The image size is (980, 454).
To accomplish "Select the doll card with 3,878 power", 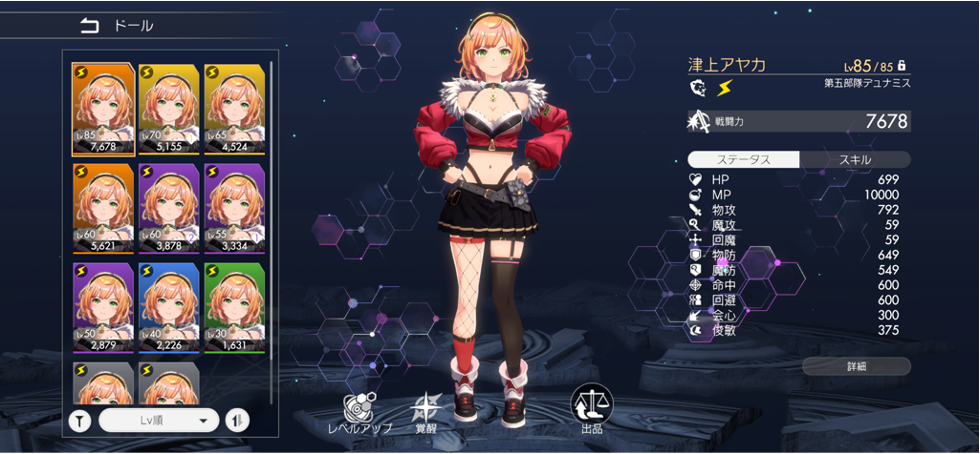I will click(x=169, y=207).
